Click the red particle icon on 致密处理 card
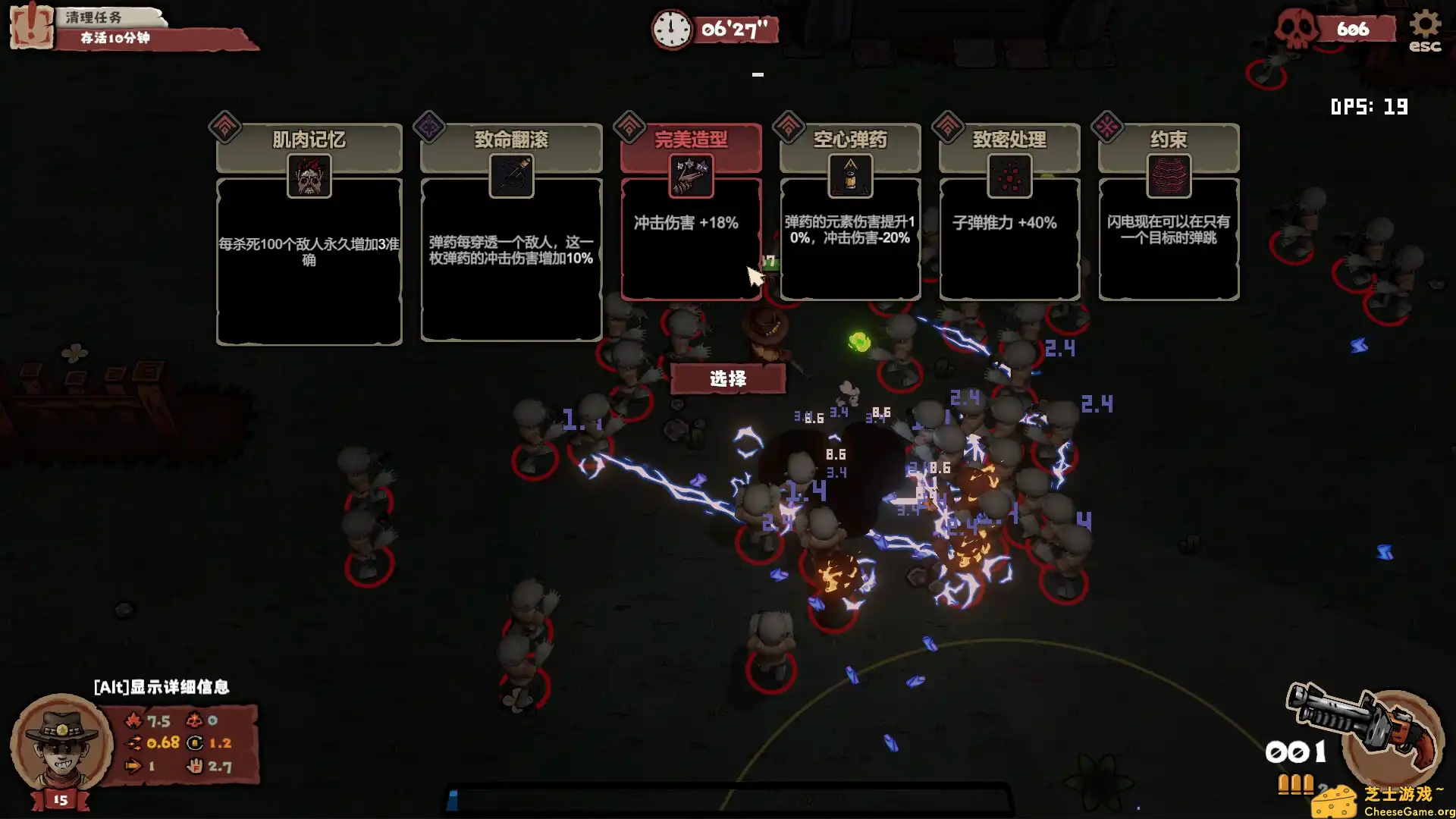 [1009, 177]
